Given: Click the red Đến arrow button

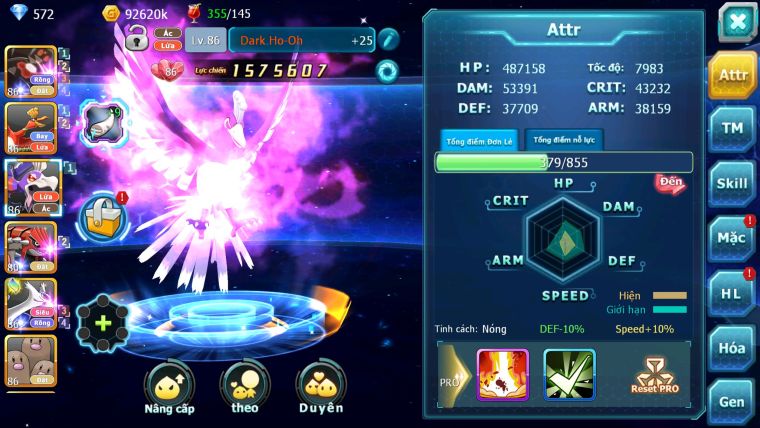Looking at the screenshot, I should point(670,183).
